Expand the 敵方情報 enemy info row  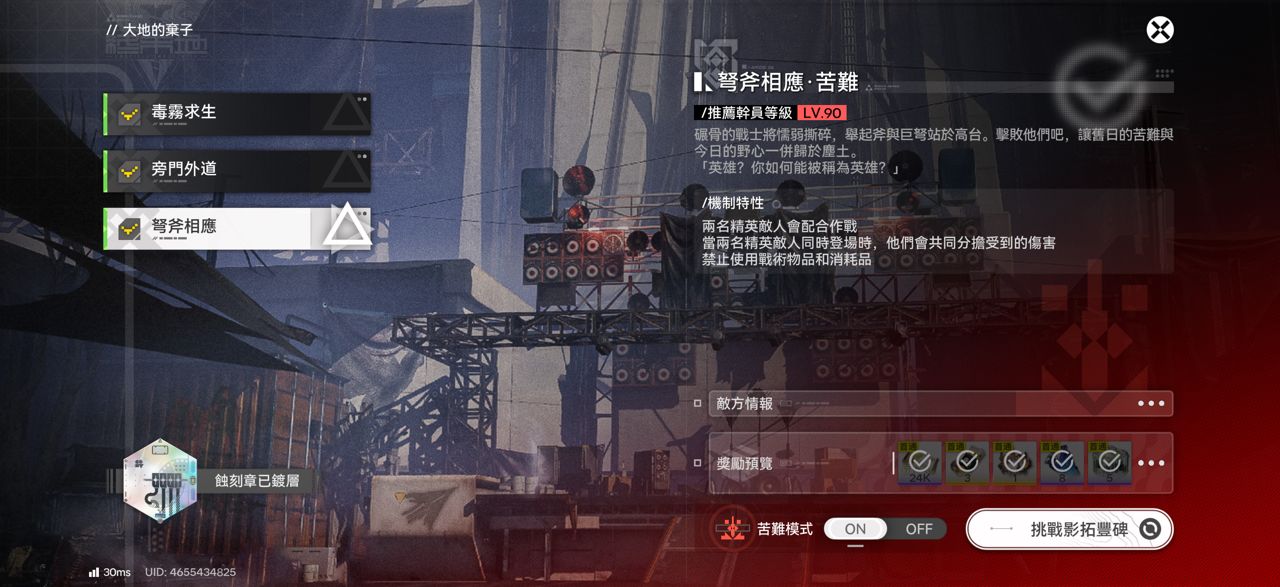pyautogui.click(x=940, y=404)
